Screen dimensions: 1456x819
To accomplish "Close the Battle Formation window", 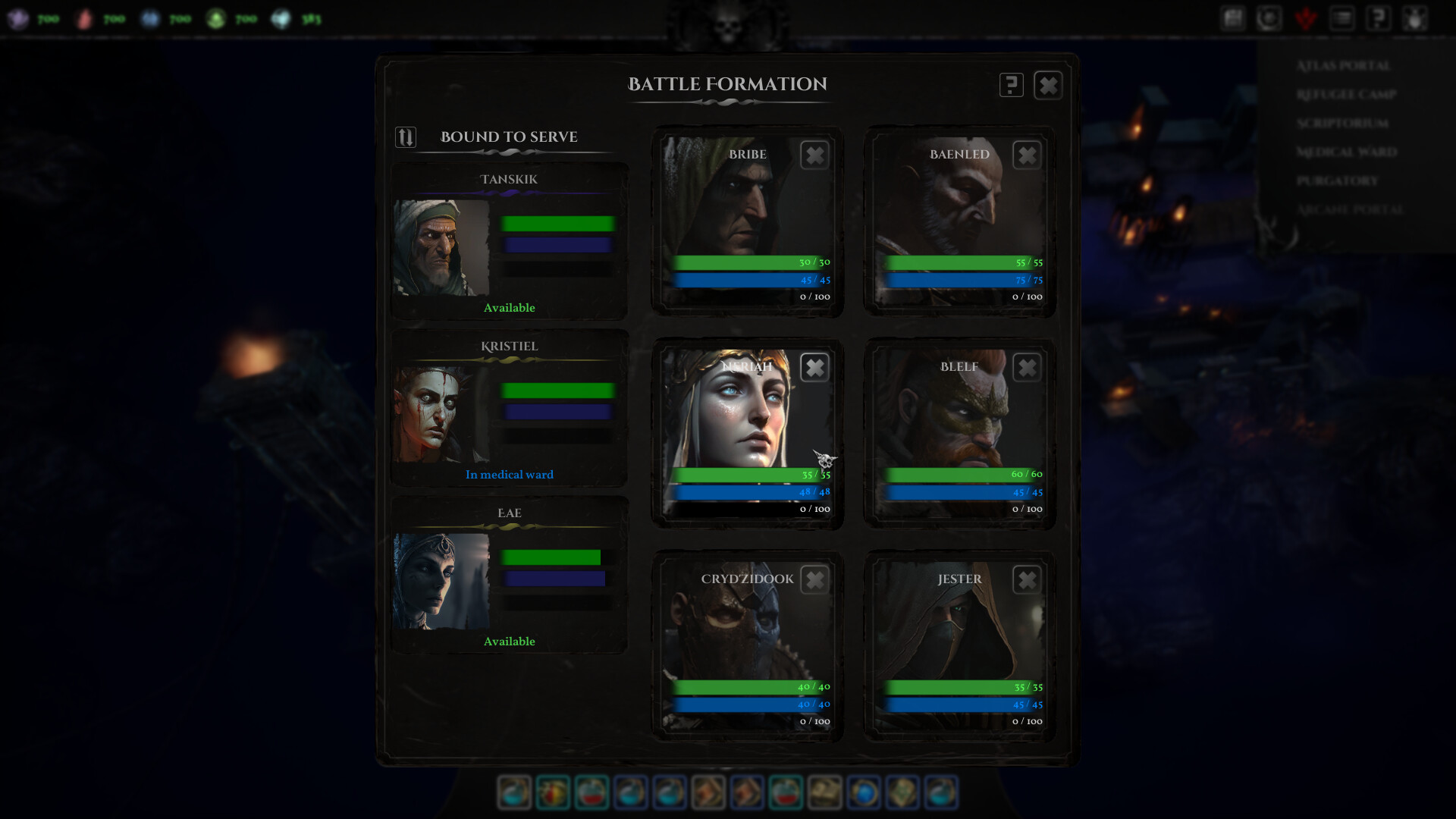I will 1047,85.
